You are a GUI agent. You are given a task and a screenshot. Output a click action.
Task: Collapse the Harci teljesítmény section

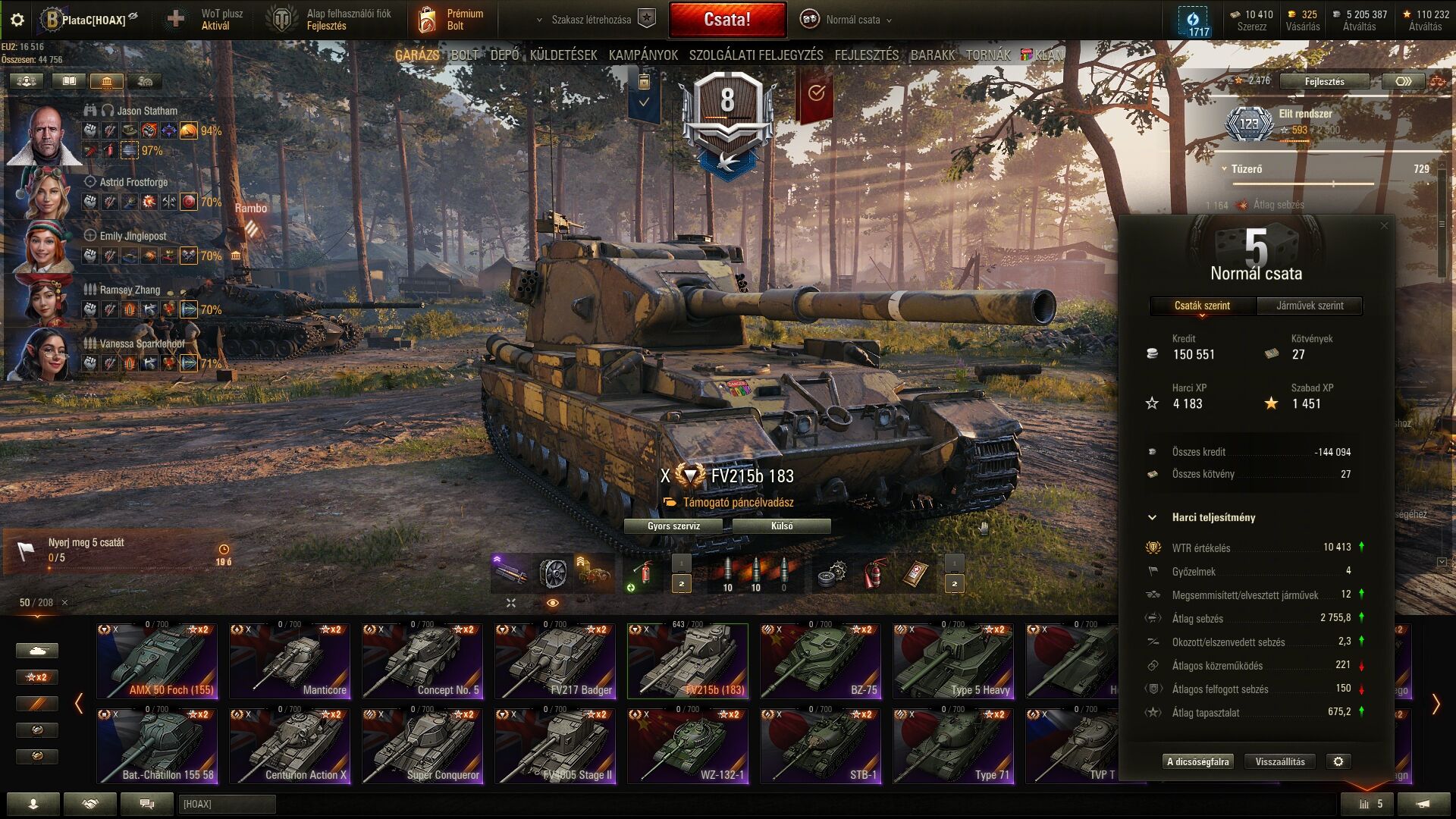click(x=1153, y=517)
